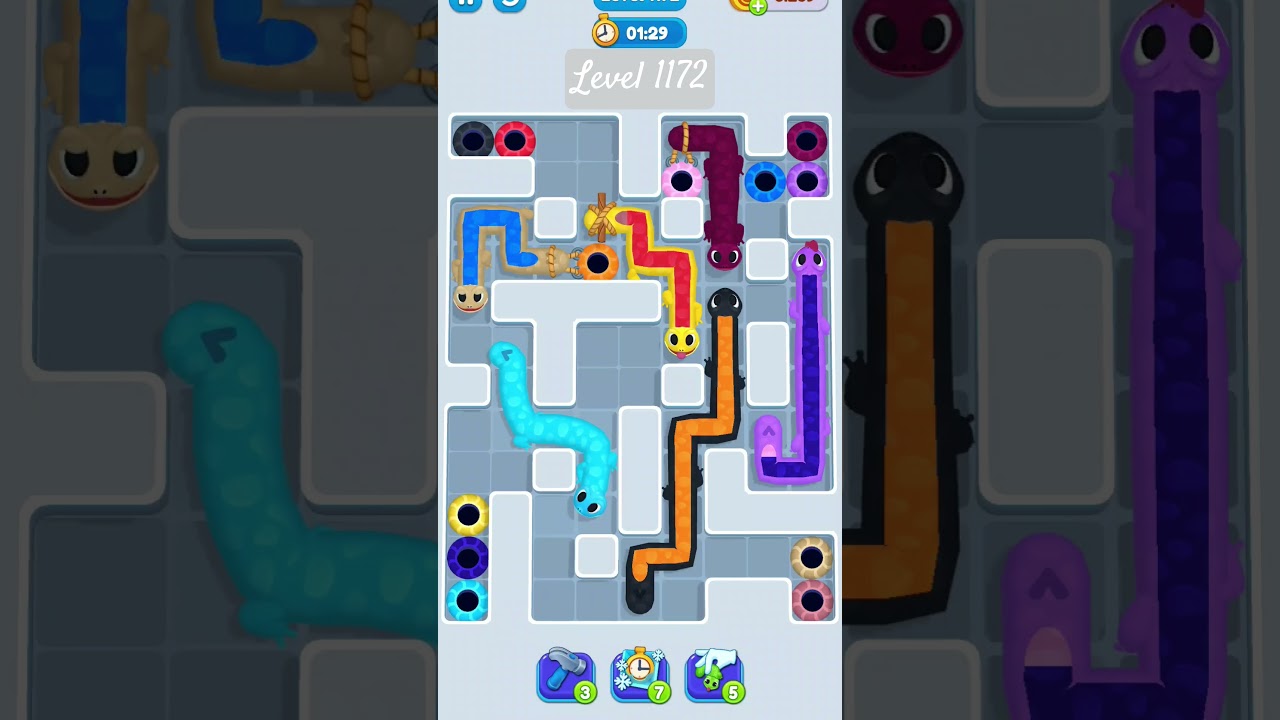Viewport: 1280px width, 720px height.
Task: Tap the red hole in the top-left corner
Action: 513,140
